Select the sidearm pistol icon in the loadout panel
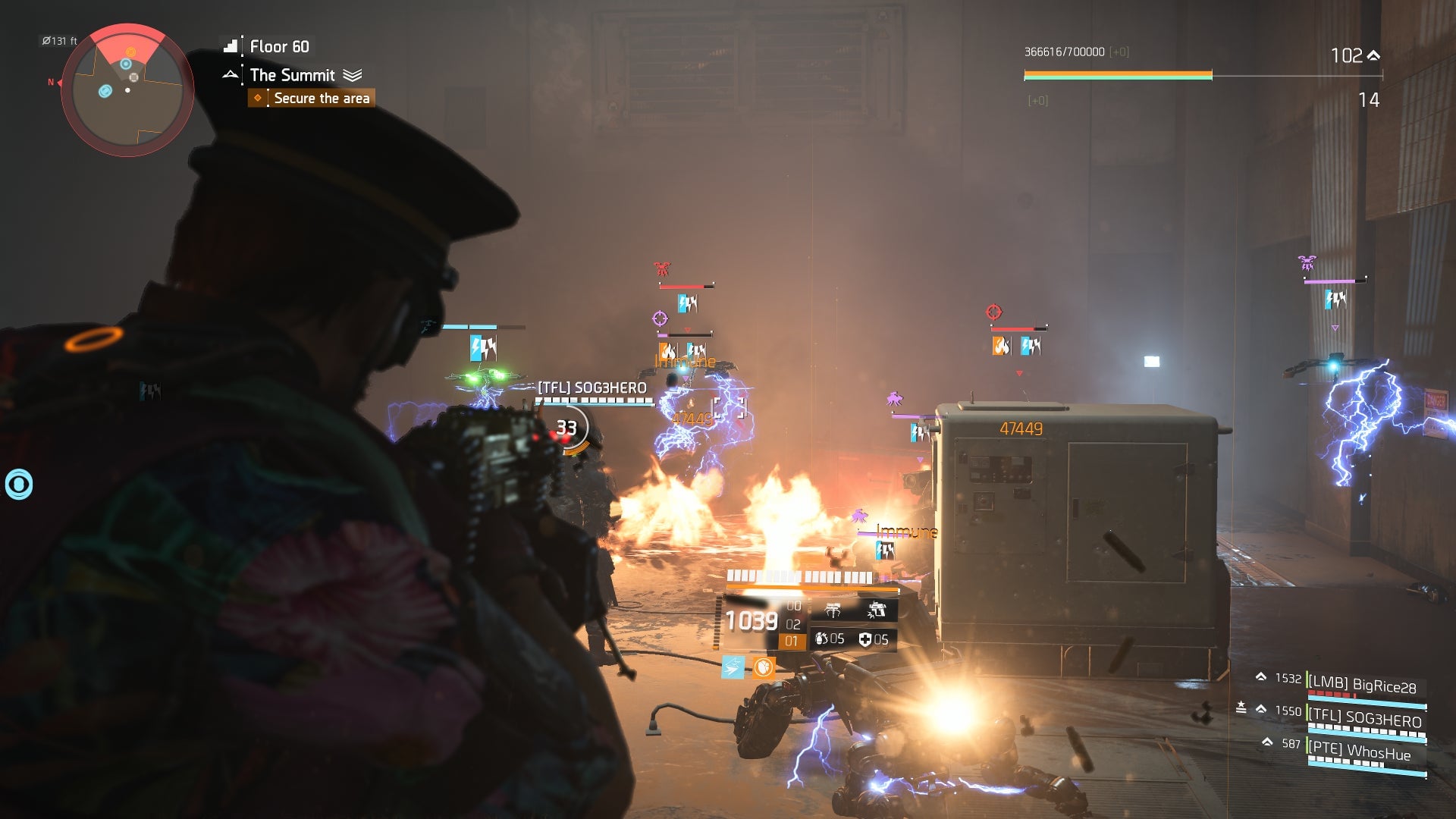This screenshot has width=1456, height=819. coord(878,610)
